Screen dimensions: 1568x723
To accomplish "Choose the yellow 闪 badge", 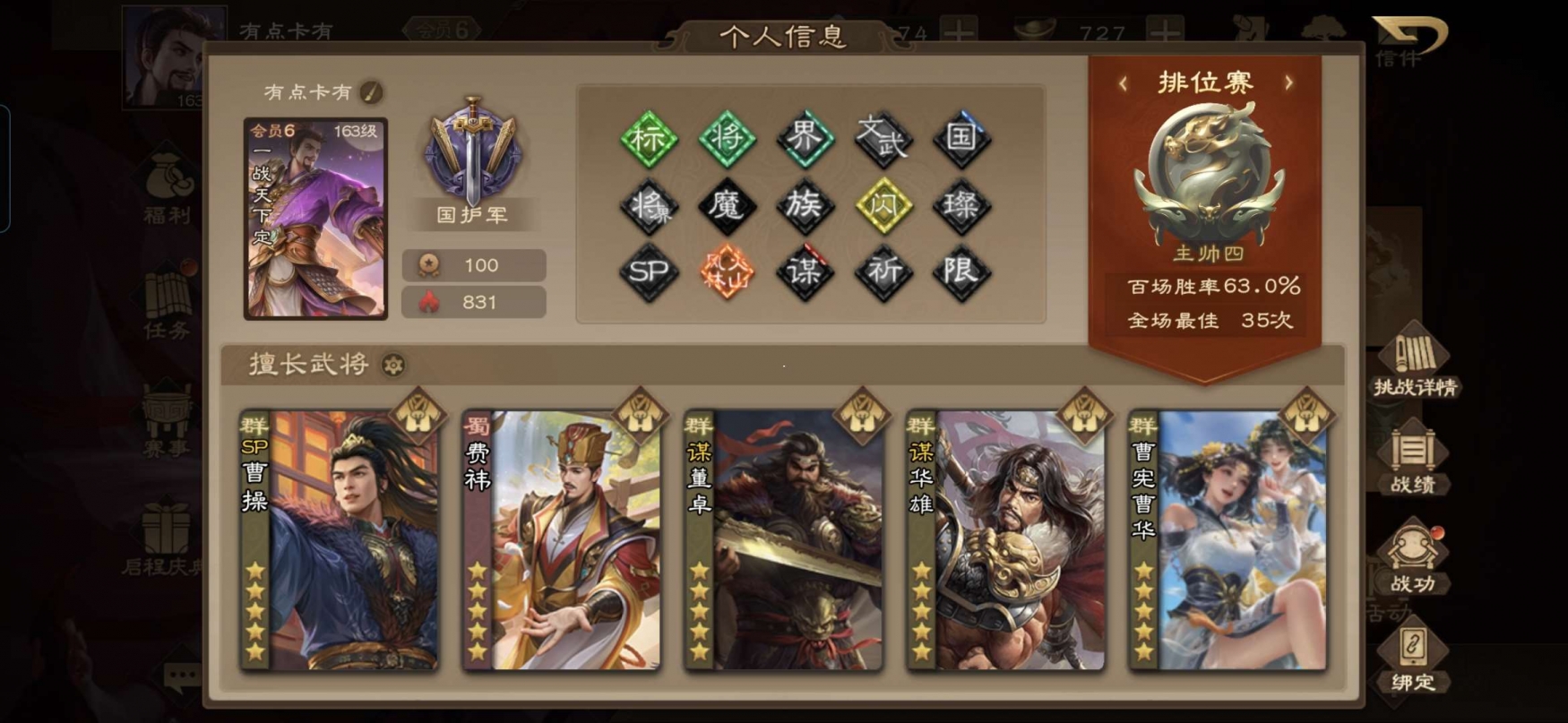I will coord(883,205).
